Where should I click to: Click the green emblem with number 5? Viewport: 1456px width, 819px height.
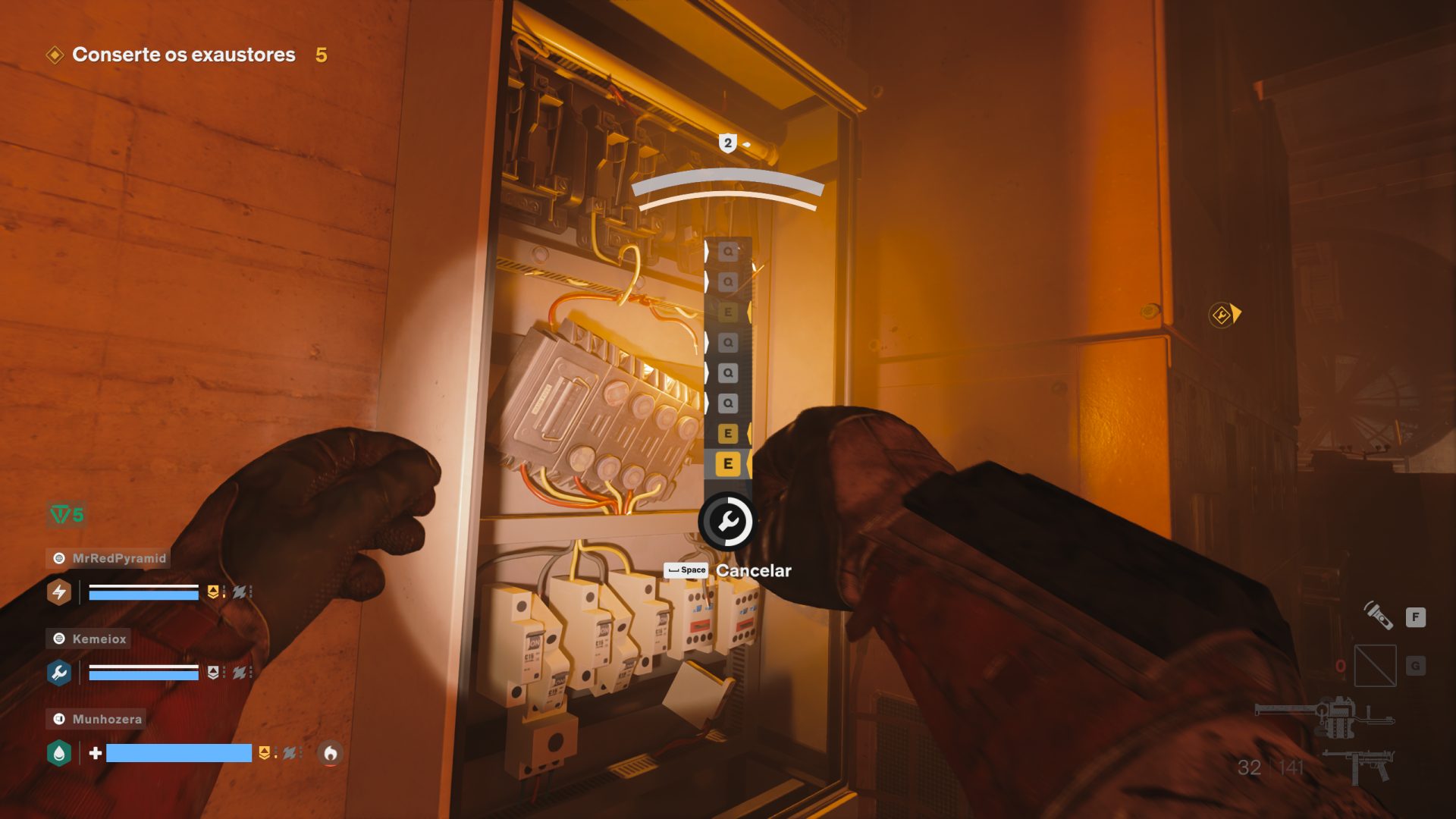pos(67,515)
